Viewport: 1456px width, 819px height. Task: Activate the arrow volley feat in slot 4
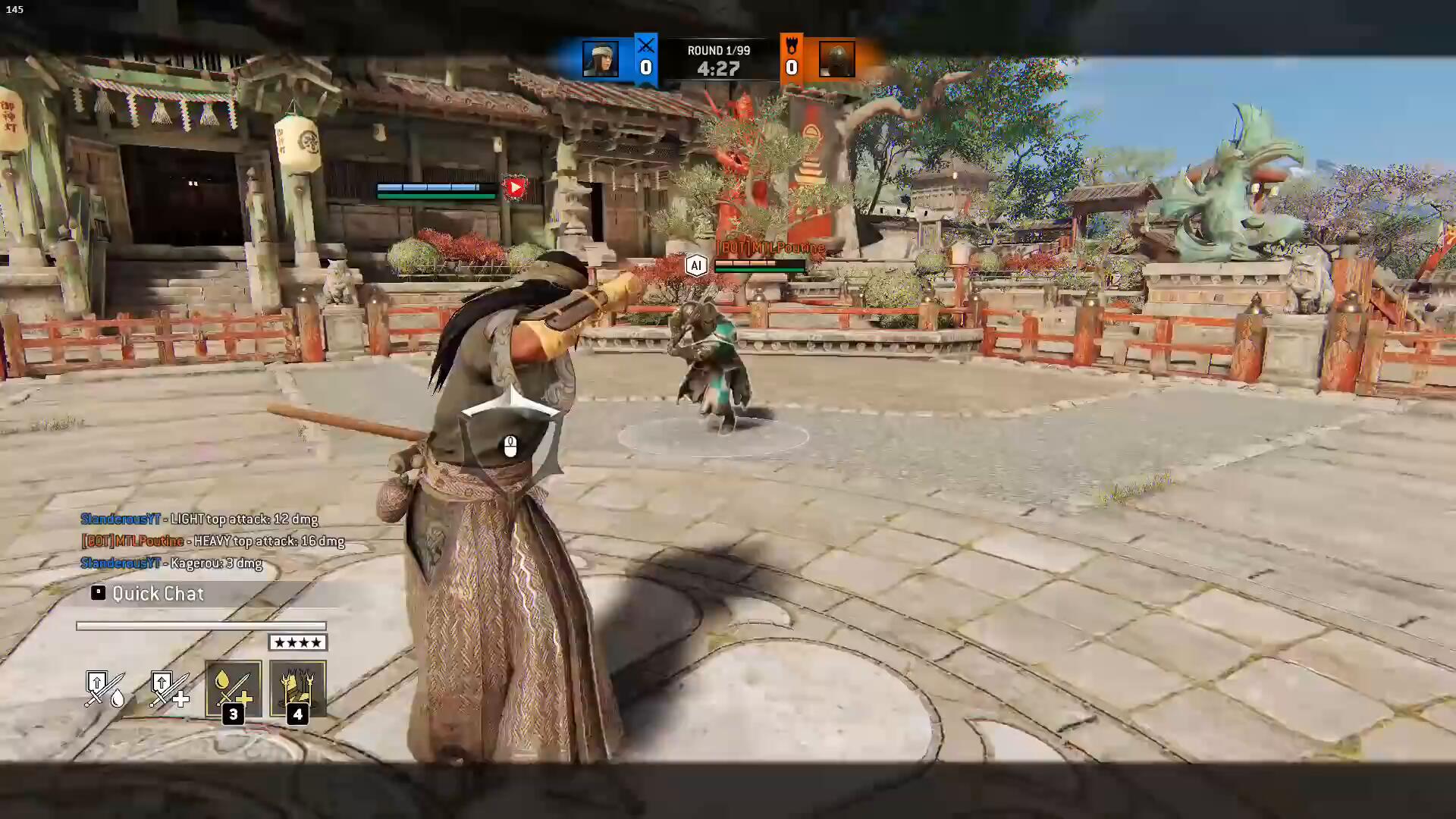click(298, 689)
